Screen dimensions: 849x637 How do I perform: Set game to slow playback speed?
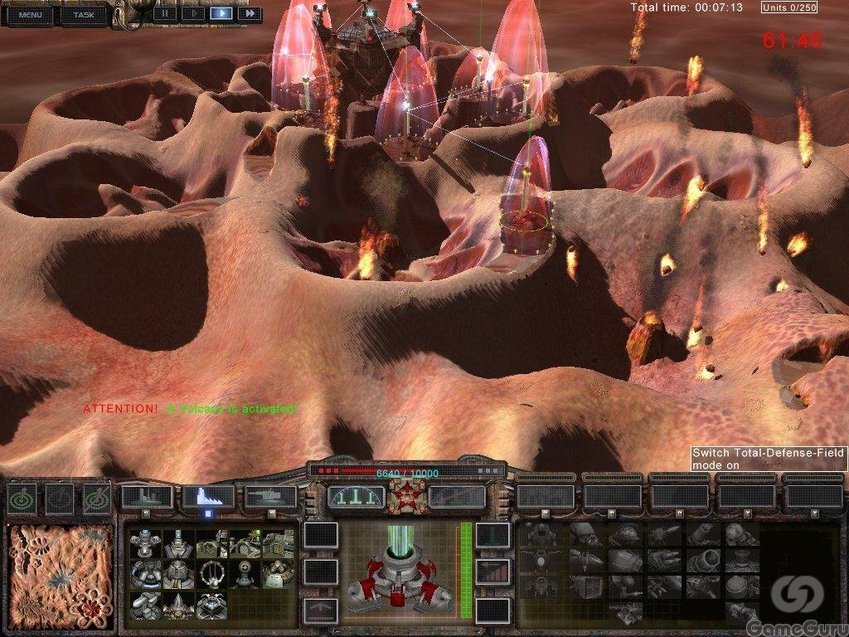(192, 14)
